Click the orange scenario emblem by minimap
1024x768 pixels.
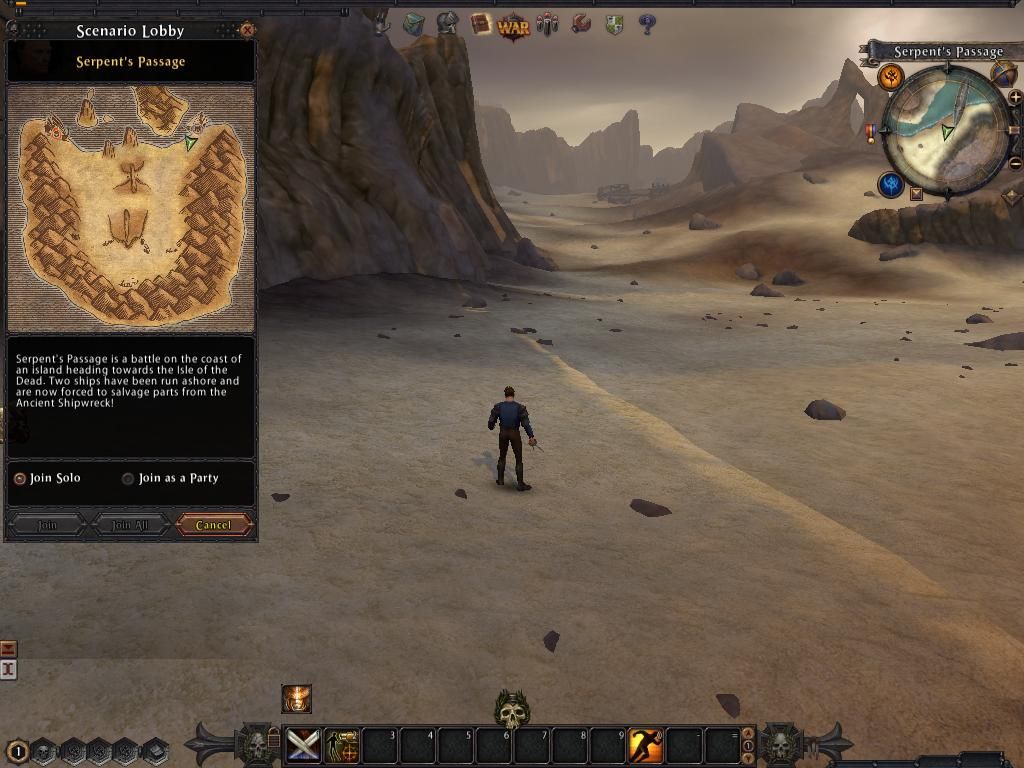[890, 77]
